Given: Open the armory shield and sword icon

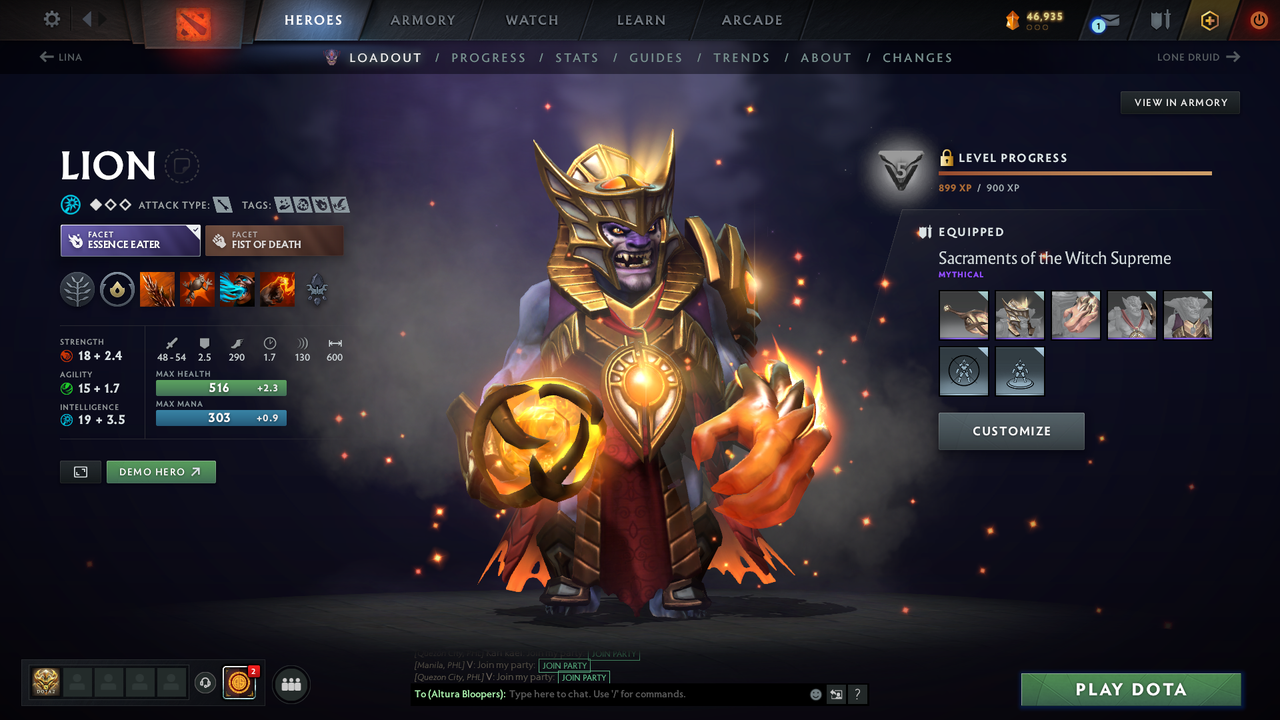Looking at the screenshot, I should coord(1160,20).
